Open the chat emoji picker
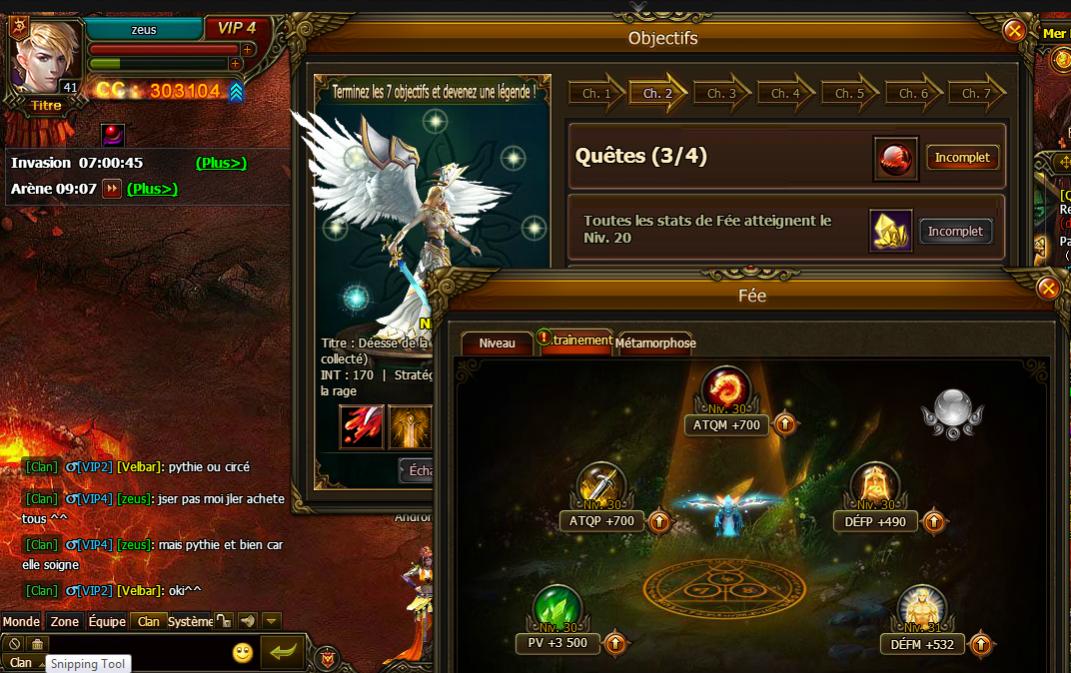The height and width of the screenshot is (673, 1071). (x=242, y=652)
